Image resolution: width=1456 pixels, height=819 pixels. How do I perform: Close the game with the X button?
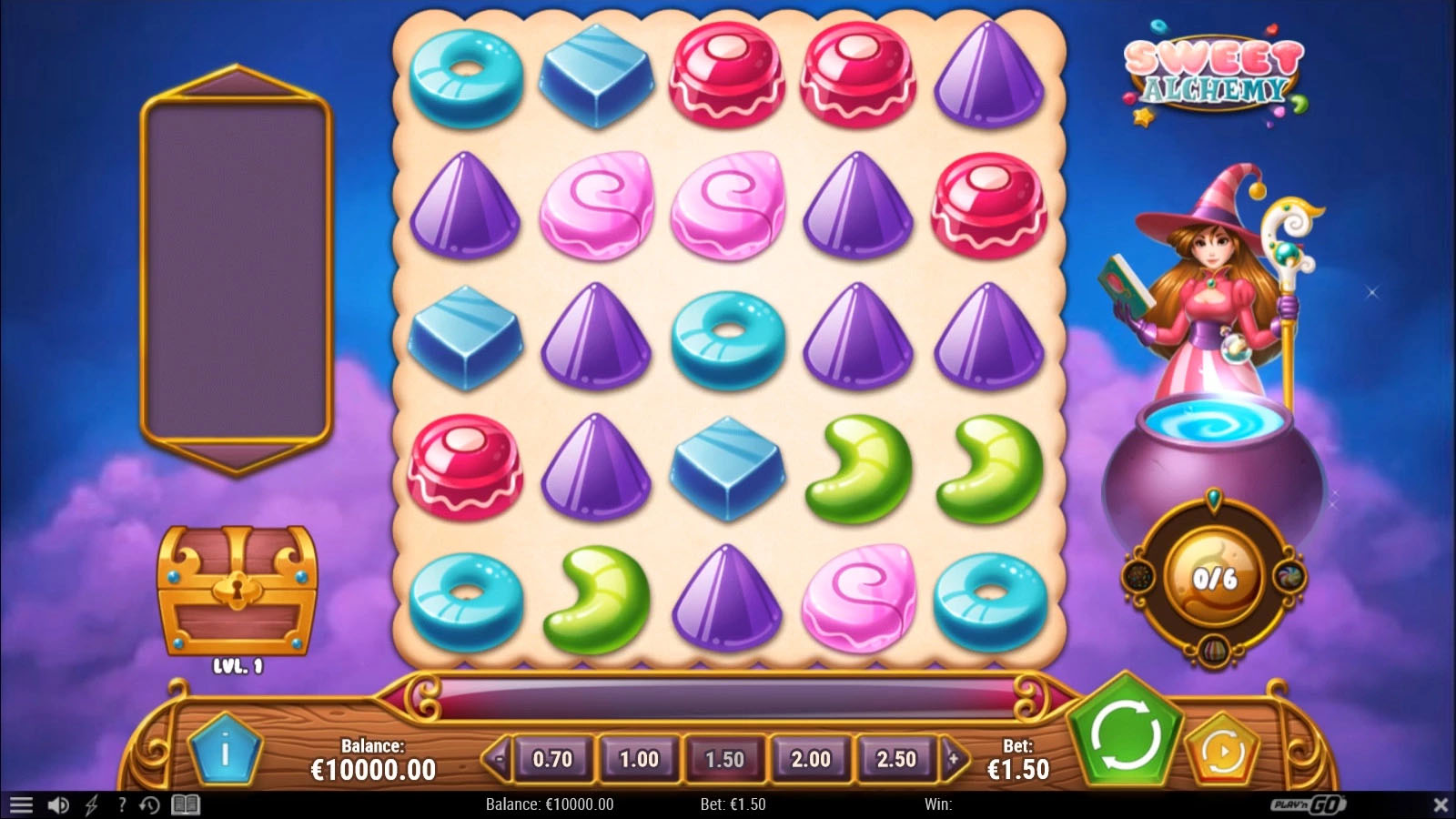click(x=1441, y=804)
